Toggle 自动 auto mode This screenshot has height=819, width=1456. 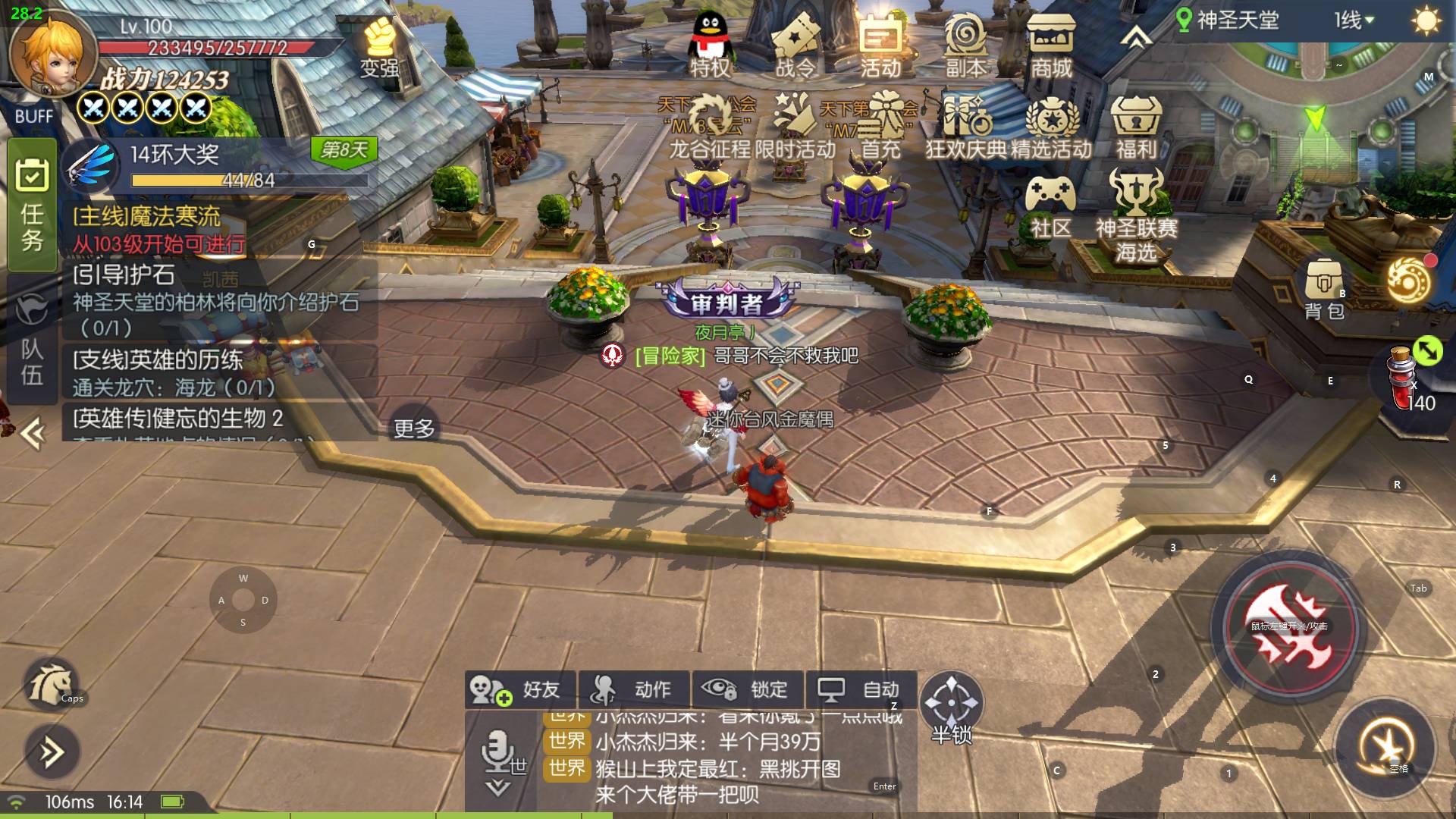tap(861, 689)
